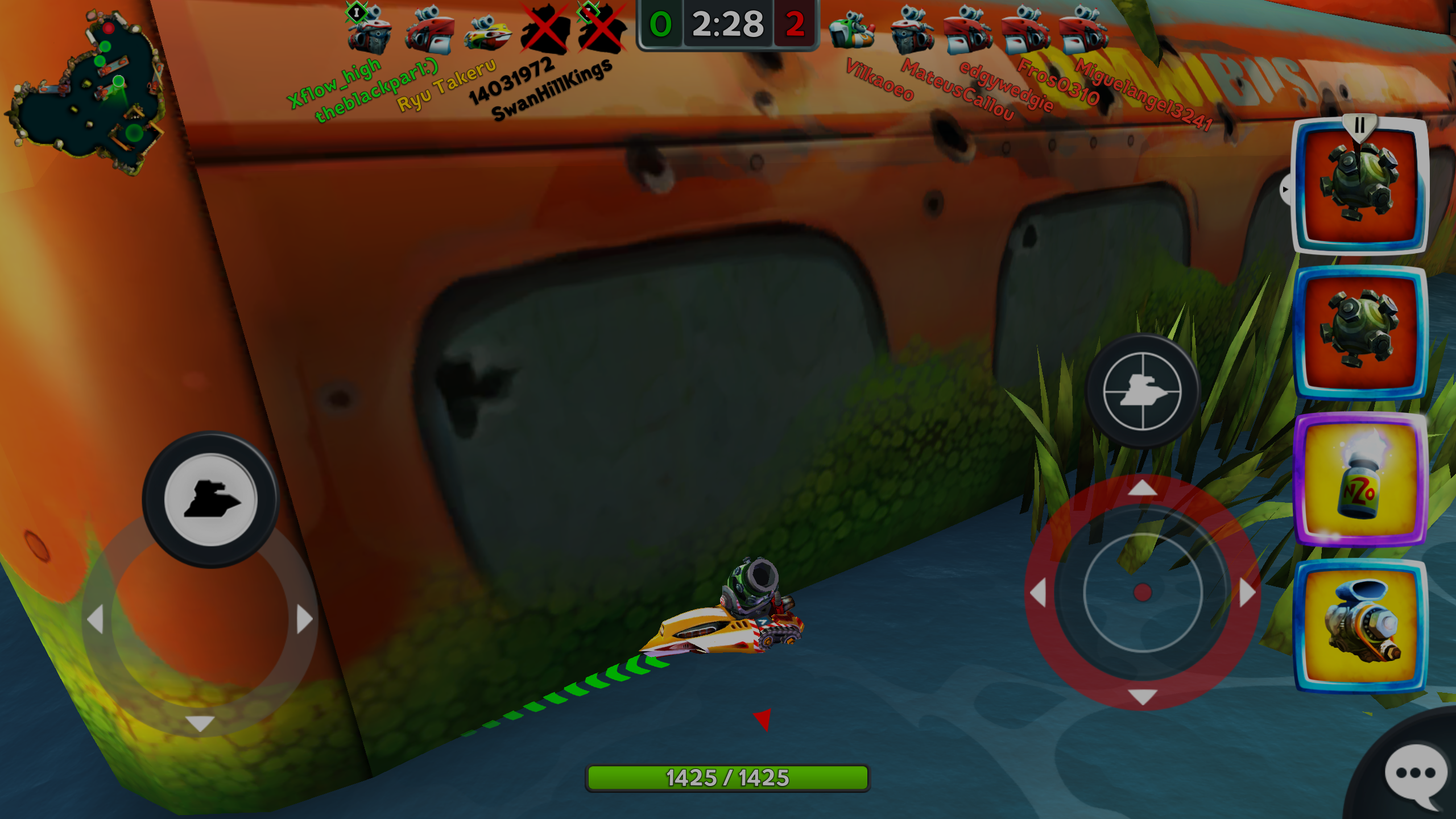
Task: Click the ship steering joystick knob
Action: 210,499
